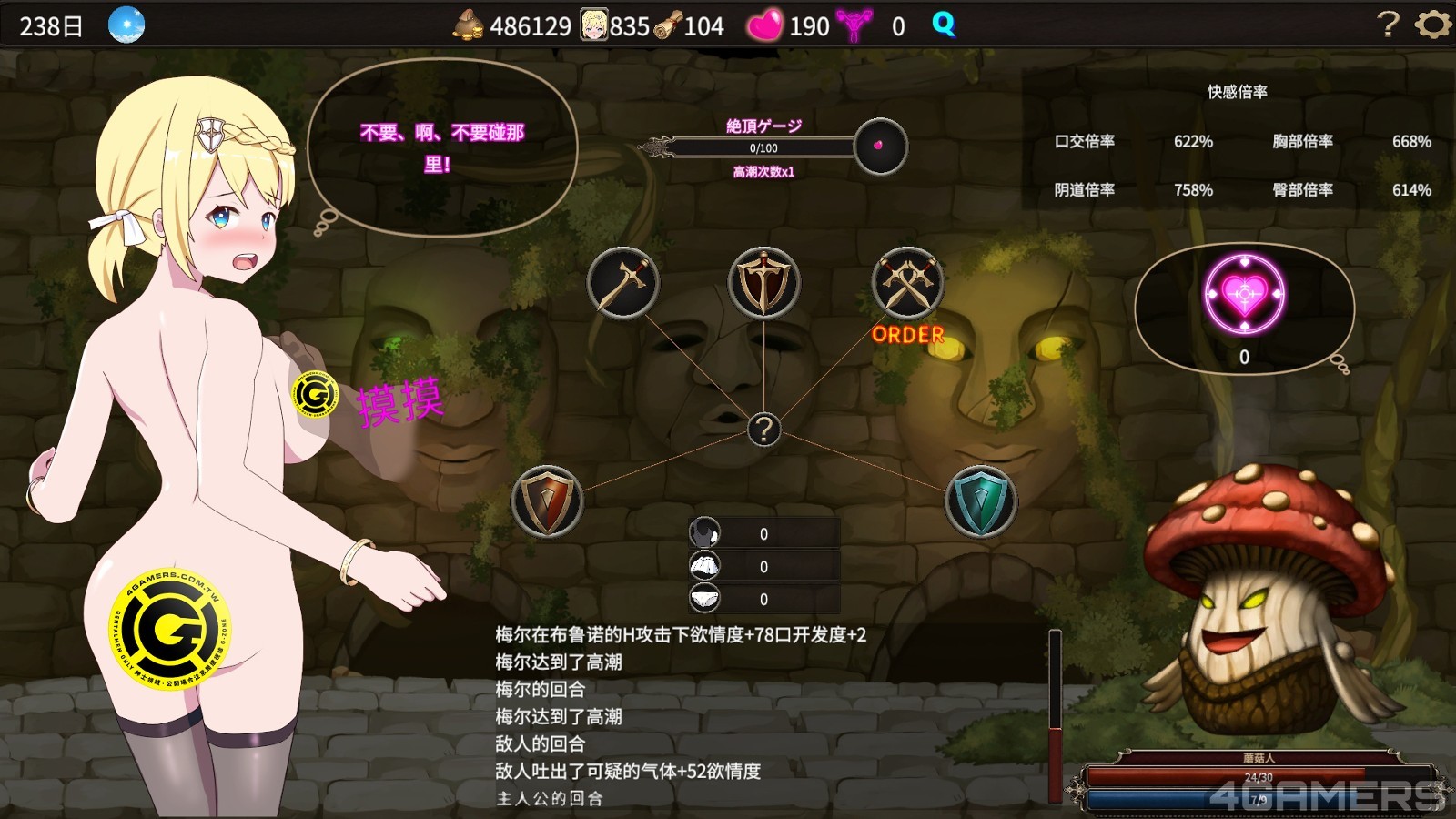The width and height of the screenshot is (1456, 819).
Task: Click the central question mark node
Action: point(763,429)
